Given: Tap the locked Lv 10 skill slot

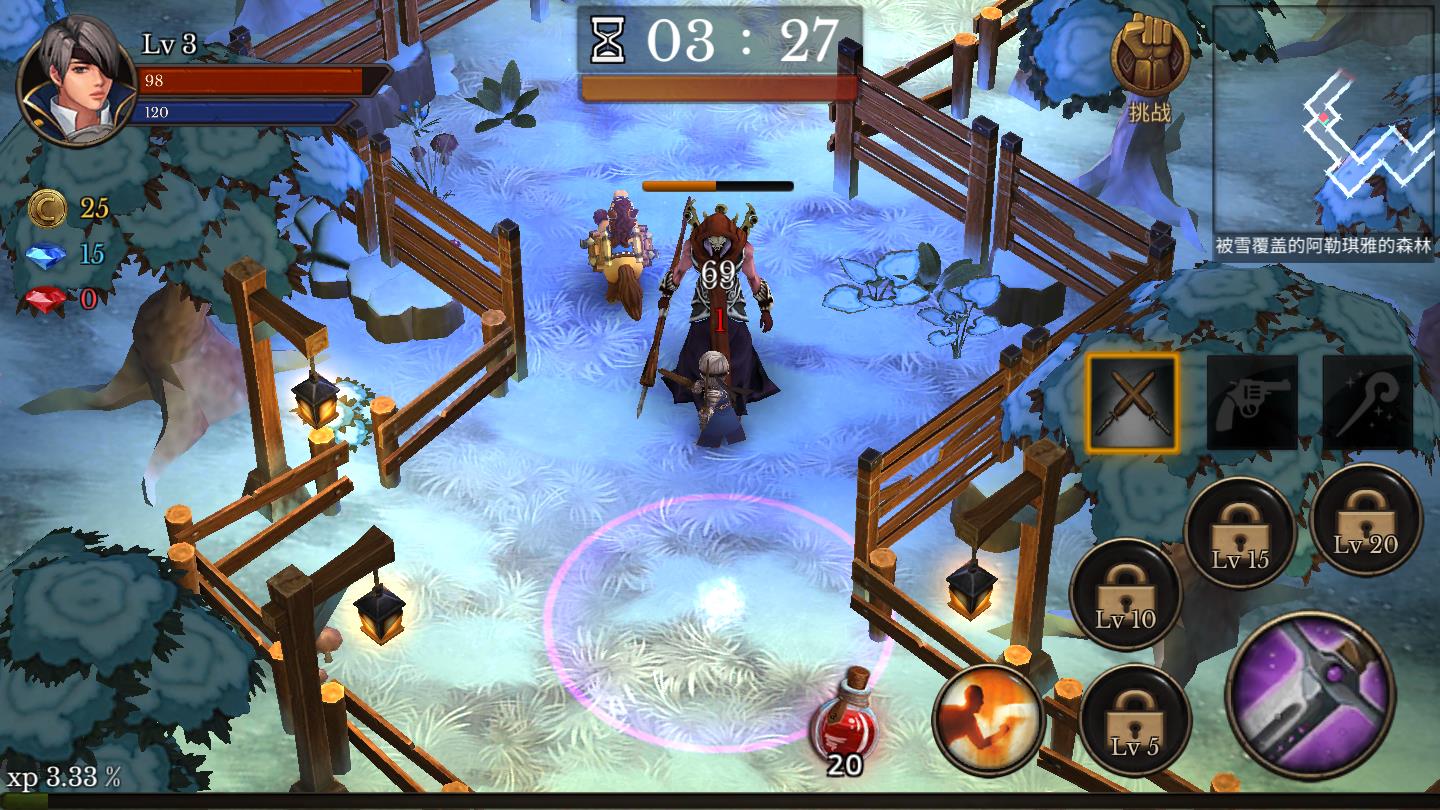Looking at the screenshot, I should tap(1125, 594).
